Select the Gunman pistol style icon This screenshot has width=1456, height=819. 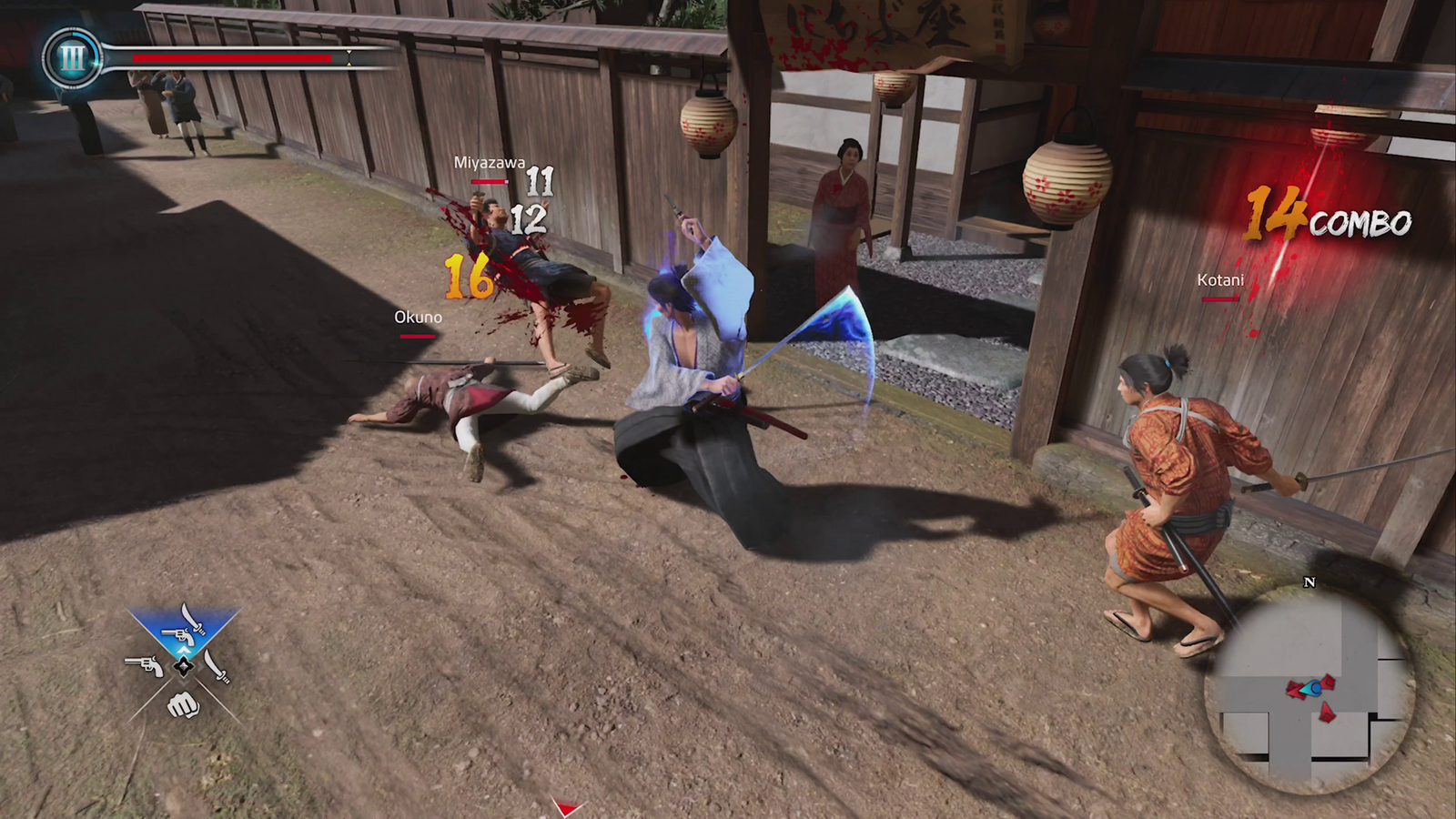(144, 665)
